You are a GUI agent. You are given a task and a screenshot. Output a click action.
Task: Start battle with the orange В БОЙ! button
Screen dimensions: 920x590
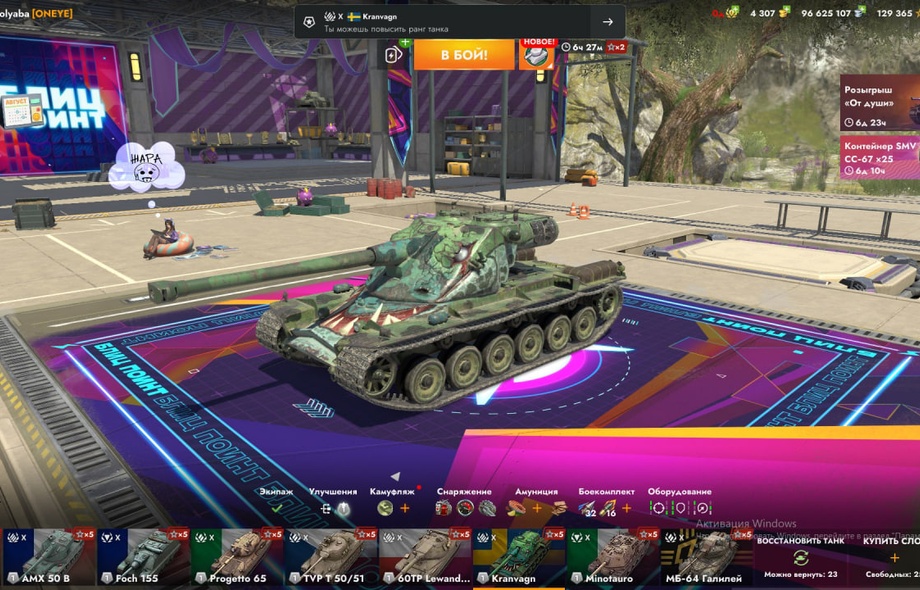coord(463,54)
